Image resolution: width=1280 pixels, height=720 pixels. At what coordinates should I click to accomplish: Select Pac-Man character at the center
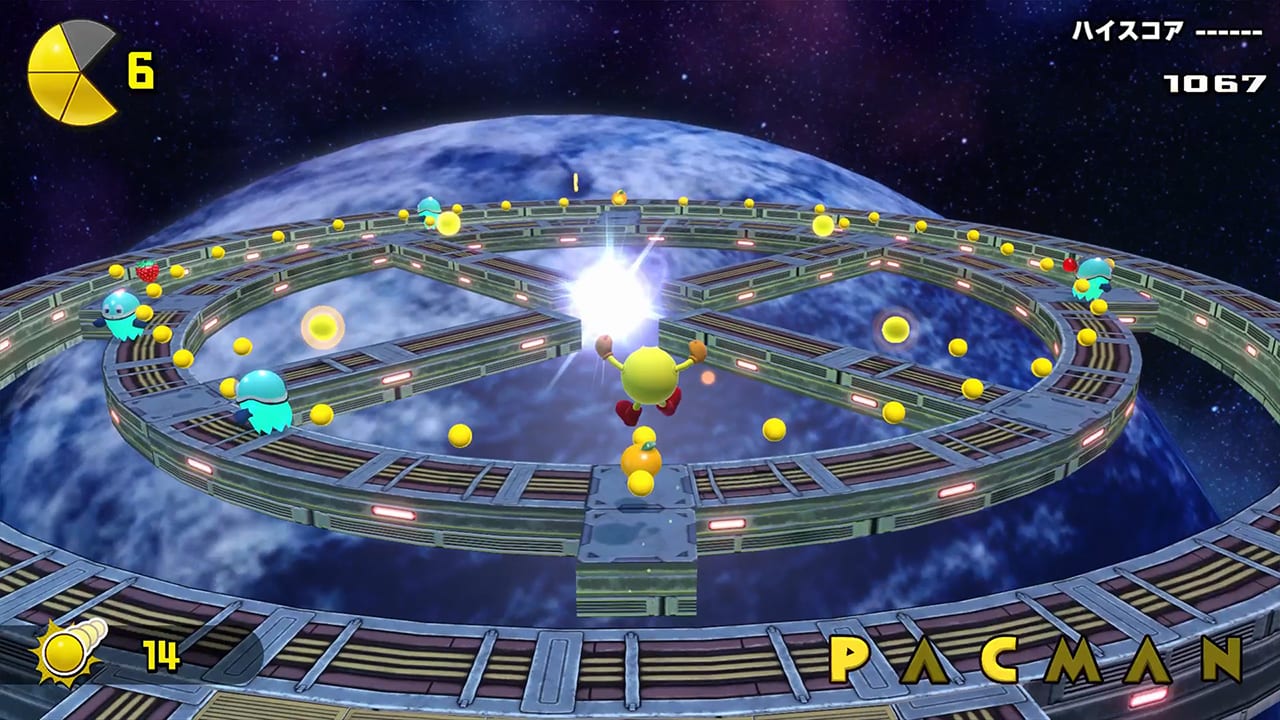click(650, 375)
